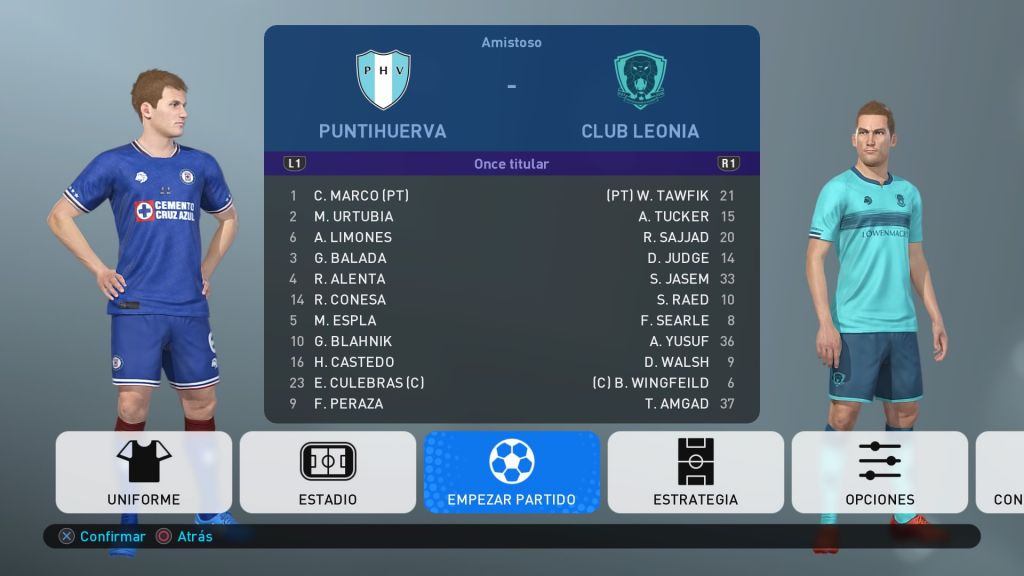1024x576 pixels.
Task: Select the Estadio option
Action: point(328,472)
